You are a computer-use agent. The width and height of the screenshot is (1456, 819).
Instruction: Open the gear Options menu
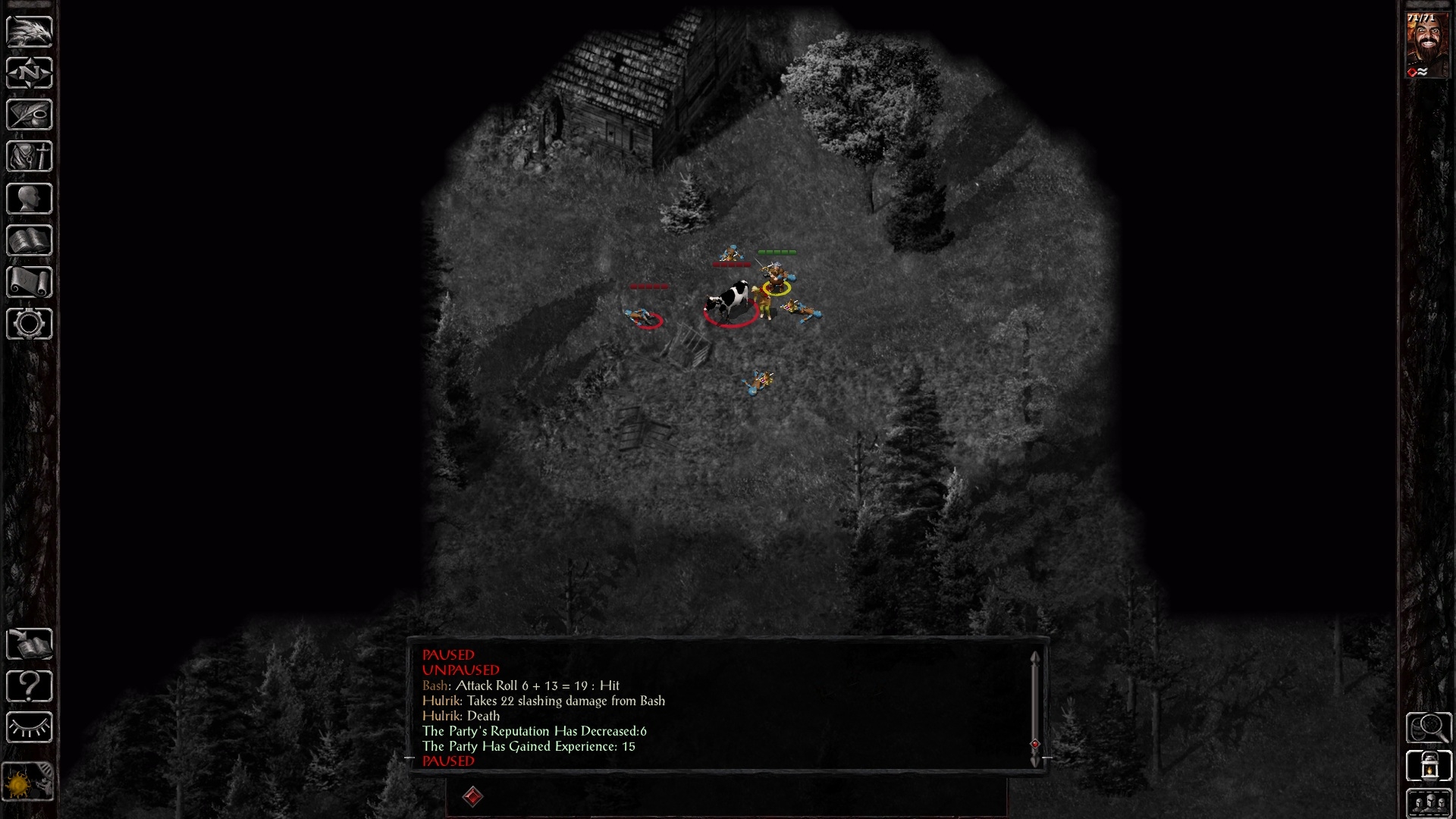coord(30,324)
